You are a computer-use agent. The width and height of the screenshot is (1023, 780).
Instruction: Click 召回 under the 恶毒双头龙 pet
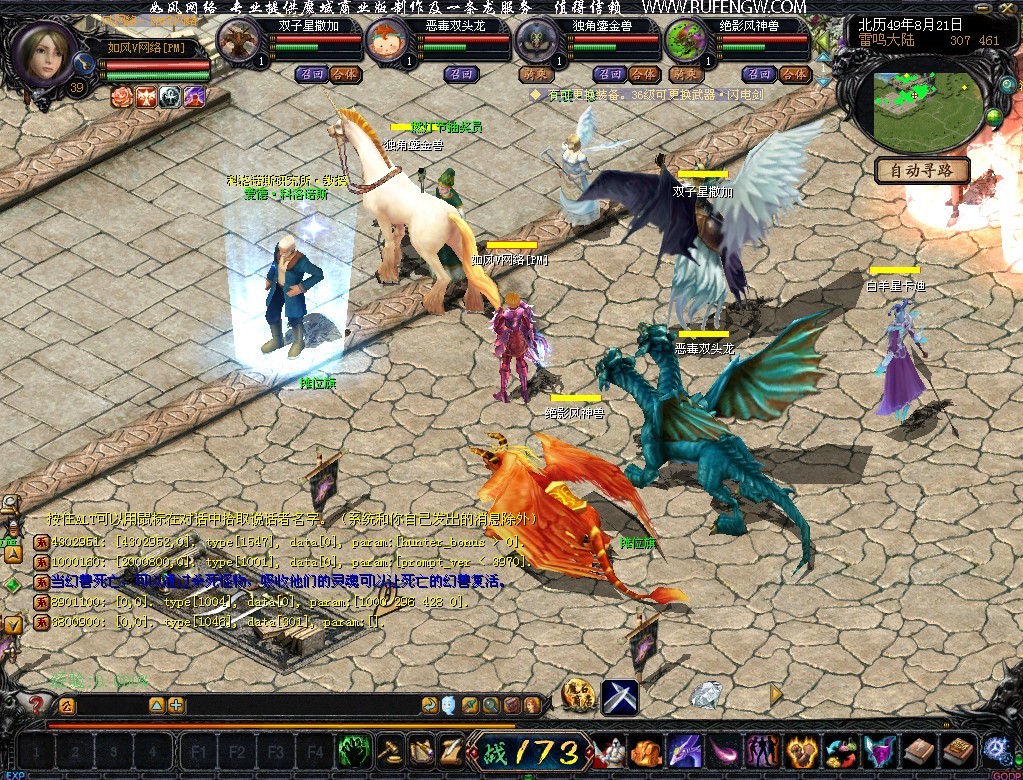click(462, 74)
